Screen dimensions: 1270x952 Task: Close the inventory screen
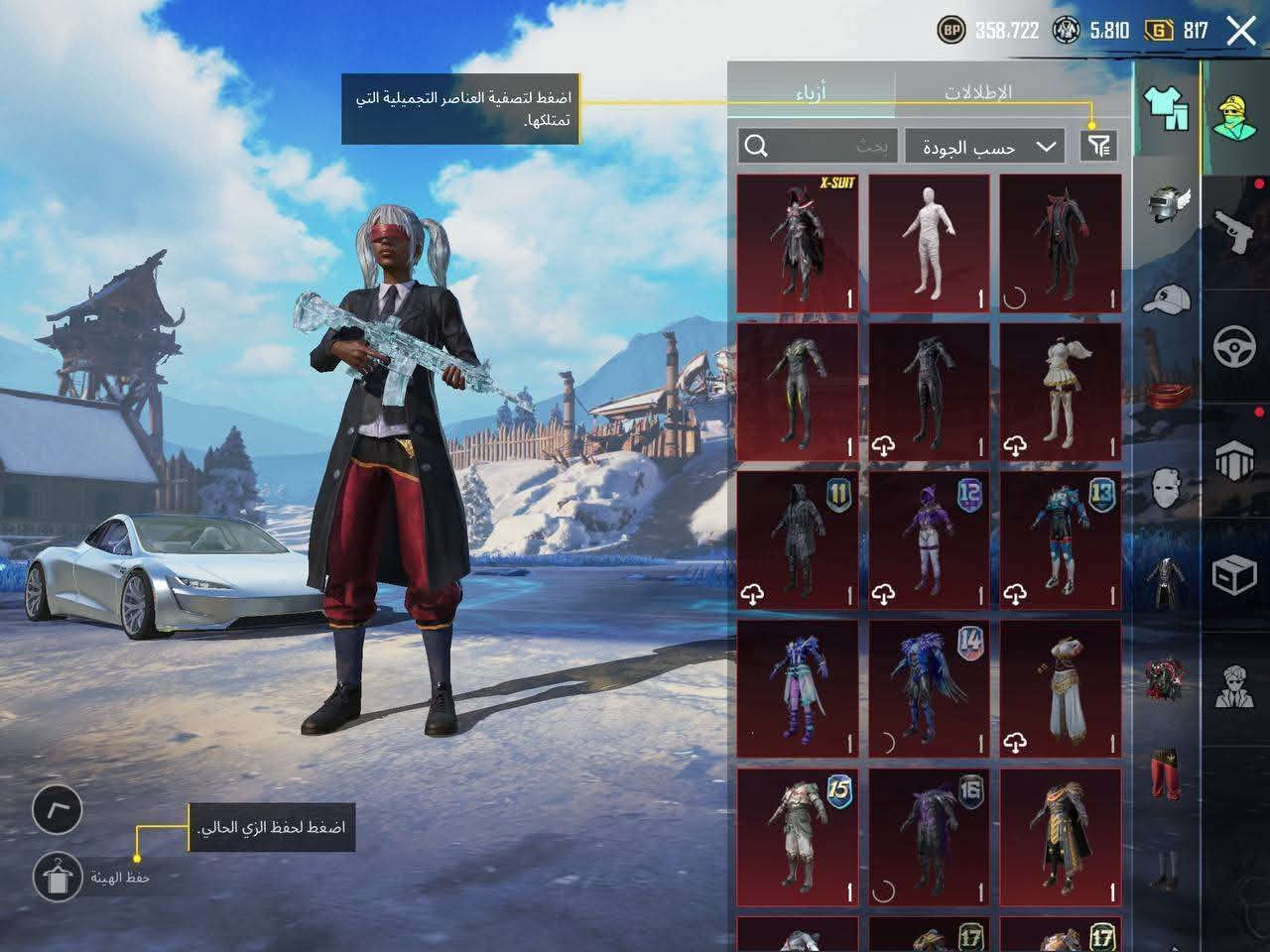pos(1241,31)
